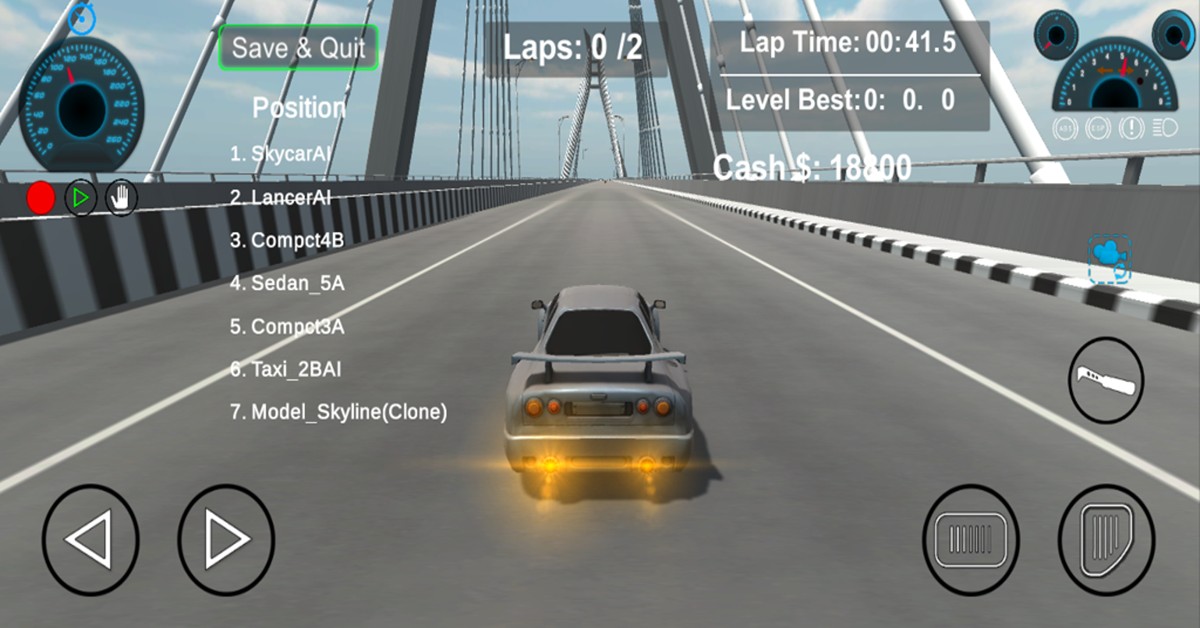1200x628 pixels.
Task: Click the Save & Quit button
Action: tap(299, 47)
